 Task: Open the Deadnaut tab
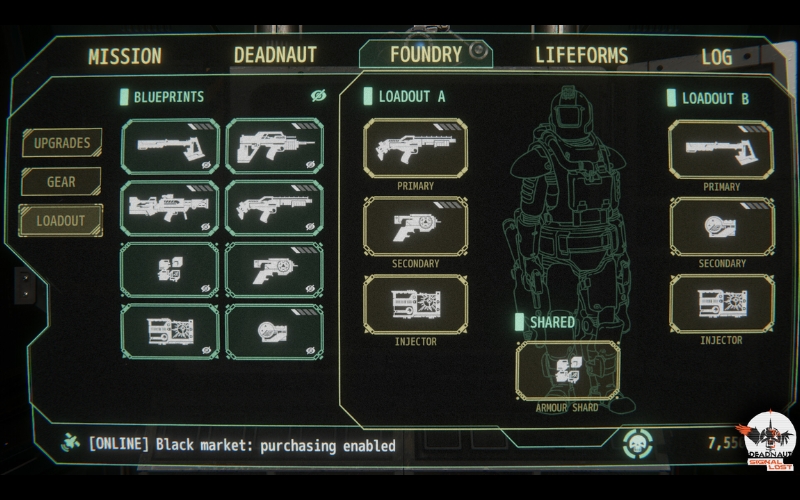pos(275,55)
